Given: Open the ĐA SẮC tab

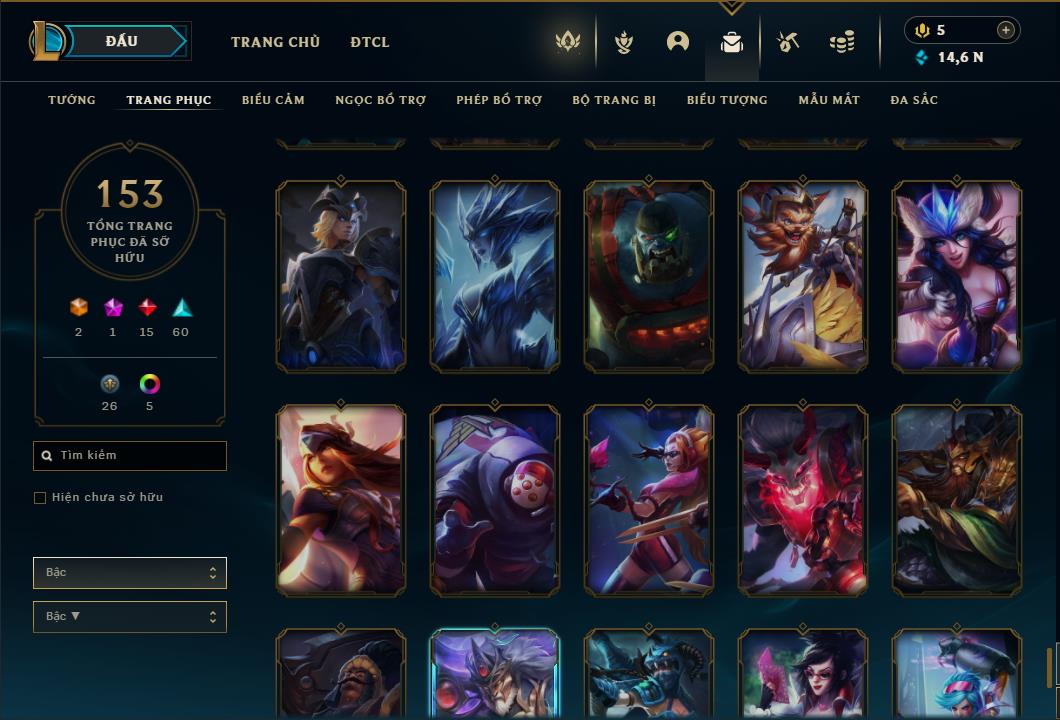Looking at the screenshot, I should tap(914, 100).
